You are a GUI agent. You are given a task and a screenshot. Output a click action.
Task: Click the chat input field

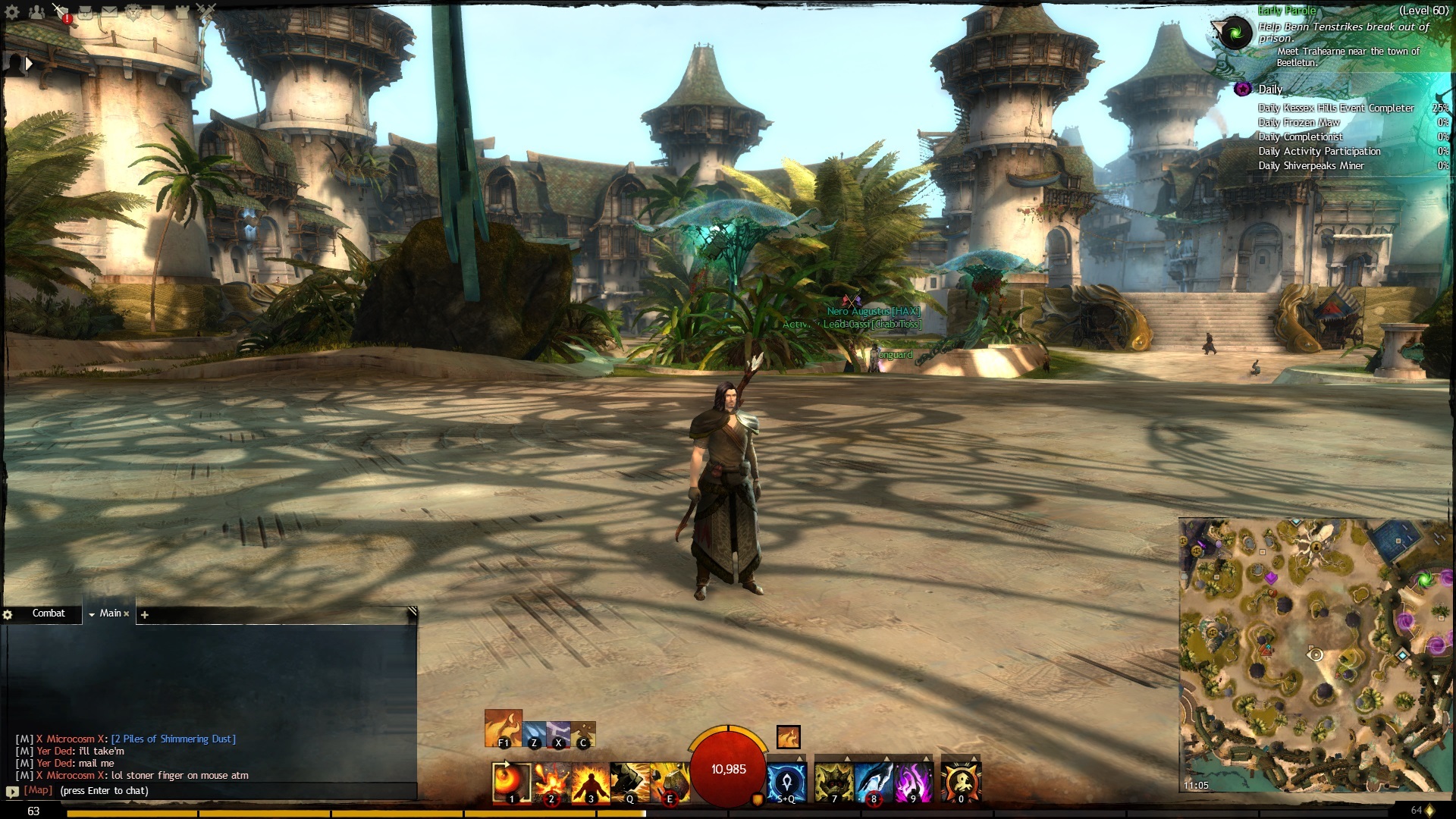coord(227,790)
